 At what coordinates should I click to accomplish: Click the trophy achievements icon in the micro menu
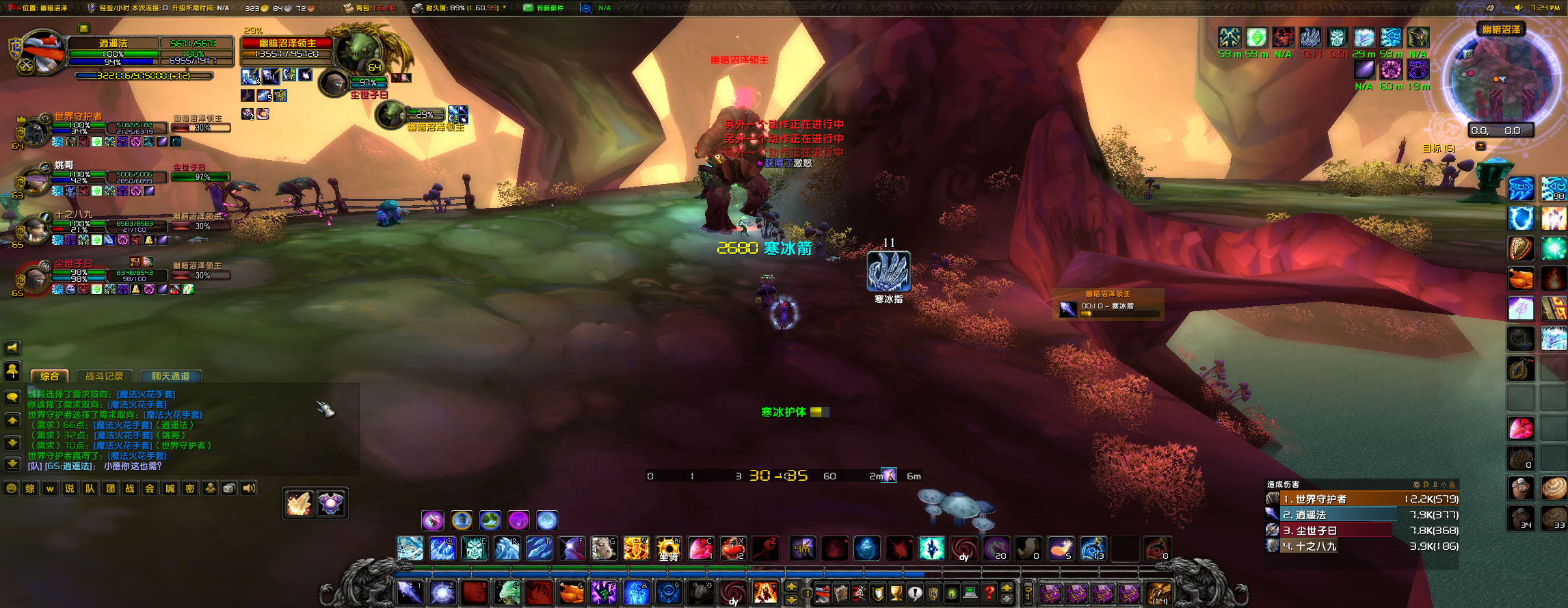pyautogui.click(x=895, y=592)
